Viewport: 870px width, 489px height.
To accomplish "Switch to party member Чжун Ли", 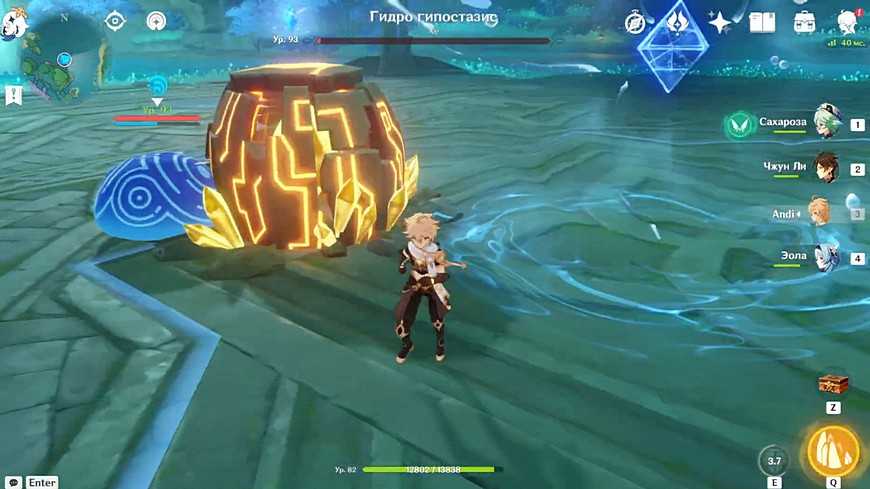I will click(x=826, y=168).
